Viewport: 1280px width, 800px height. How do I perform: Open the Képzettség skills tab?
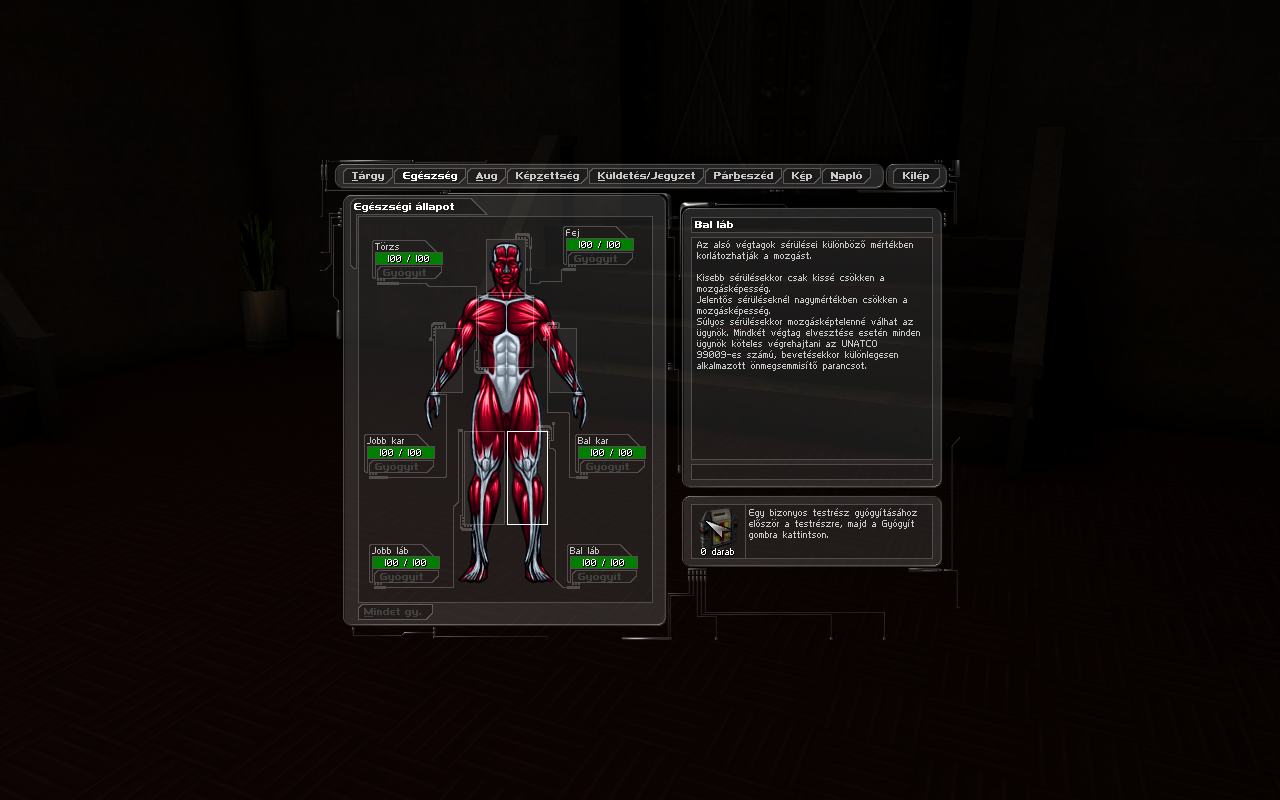[x=547, y=176]
